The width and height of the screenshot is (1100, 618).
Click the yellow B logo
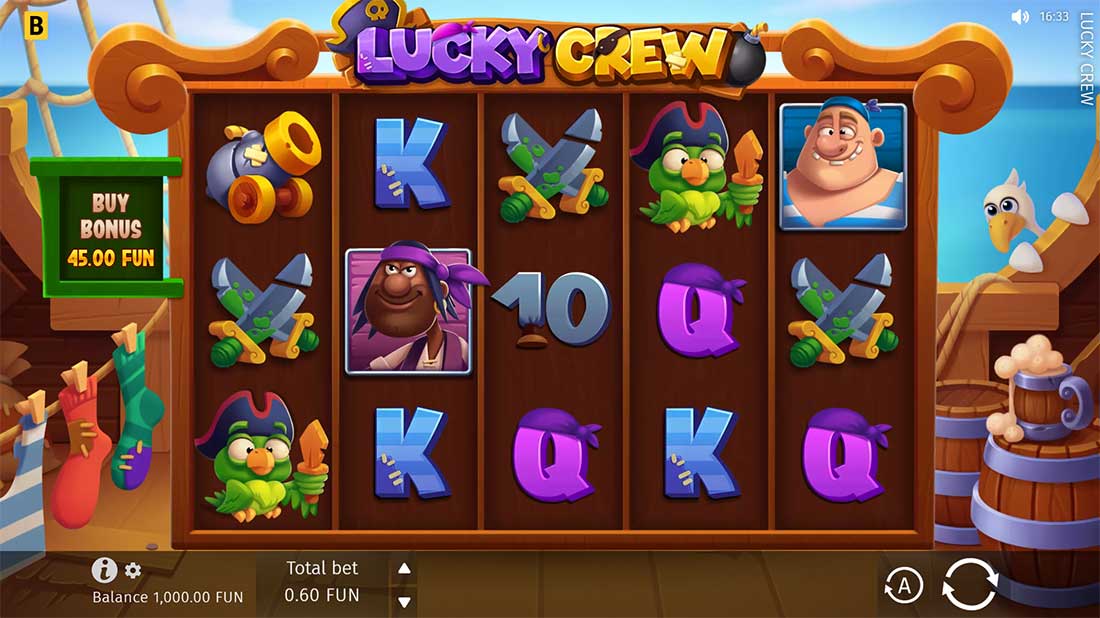click(36, 26)
